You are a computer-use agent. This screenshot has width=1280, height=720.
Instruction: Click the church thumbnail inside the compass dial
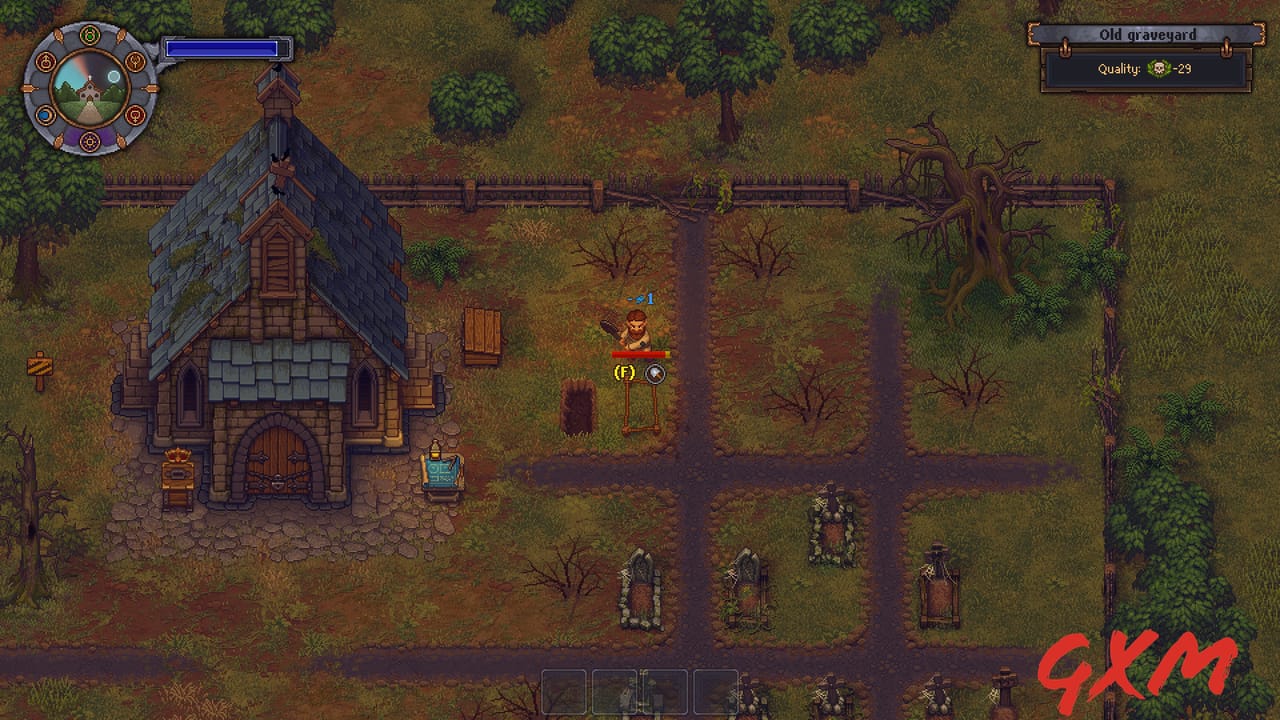[x=90, y=92]
